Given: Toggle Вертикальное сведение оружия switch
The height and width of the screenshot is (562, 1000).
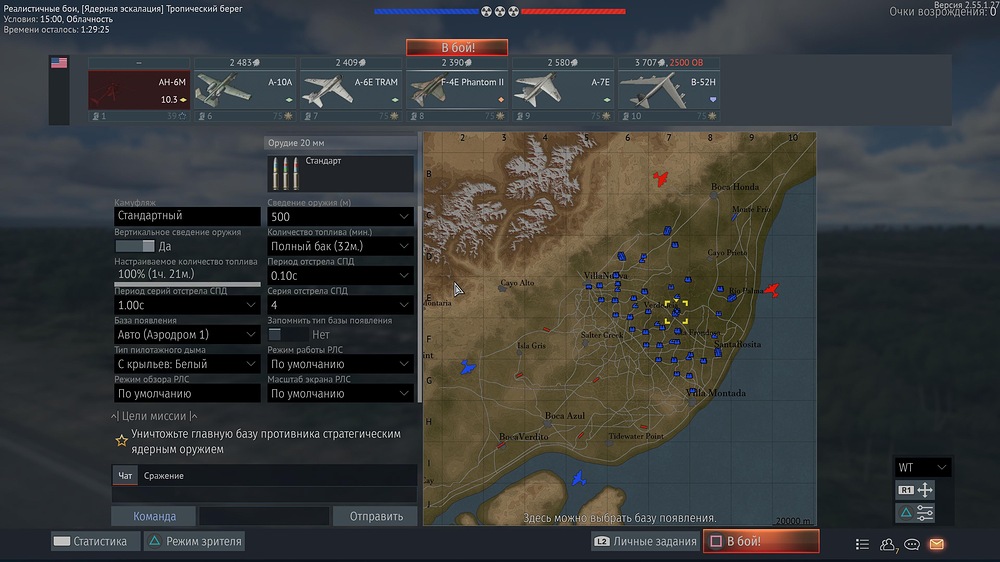Looking at the screenshot, I should 135,246.
